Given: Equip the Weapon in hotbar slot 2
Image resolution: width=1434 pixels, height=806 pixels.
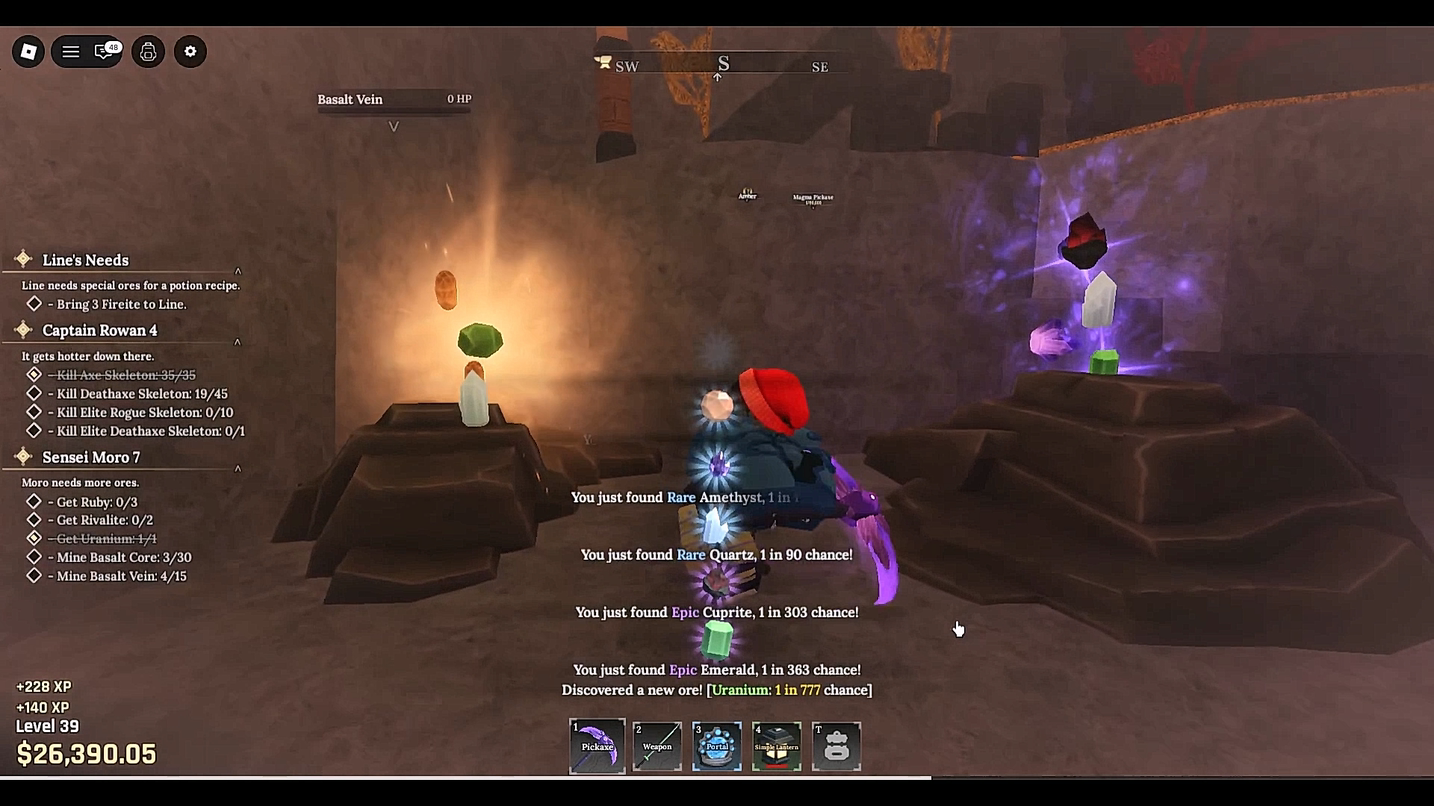Looking at the screenshot, I should coord(657,746).
